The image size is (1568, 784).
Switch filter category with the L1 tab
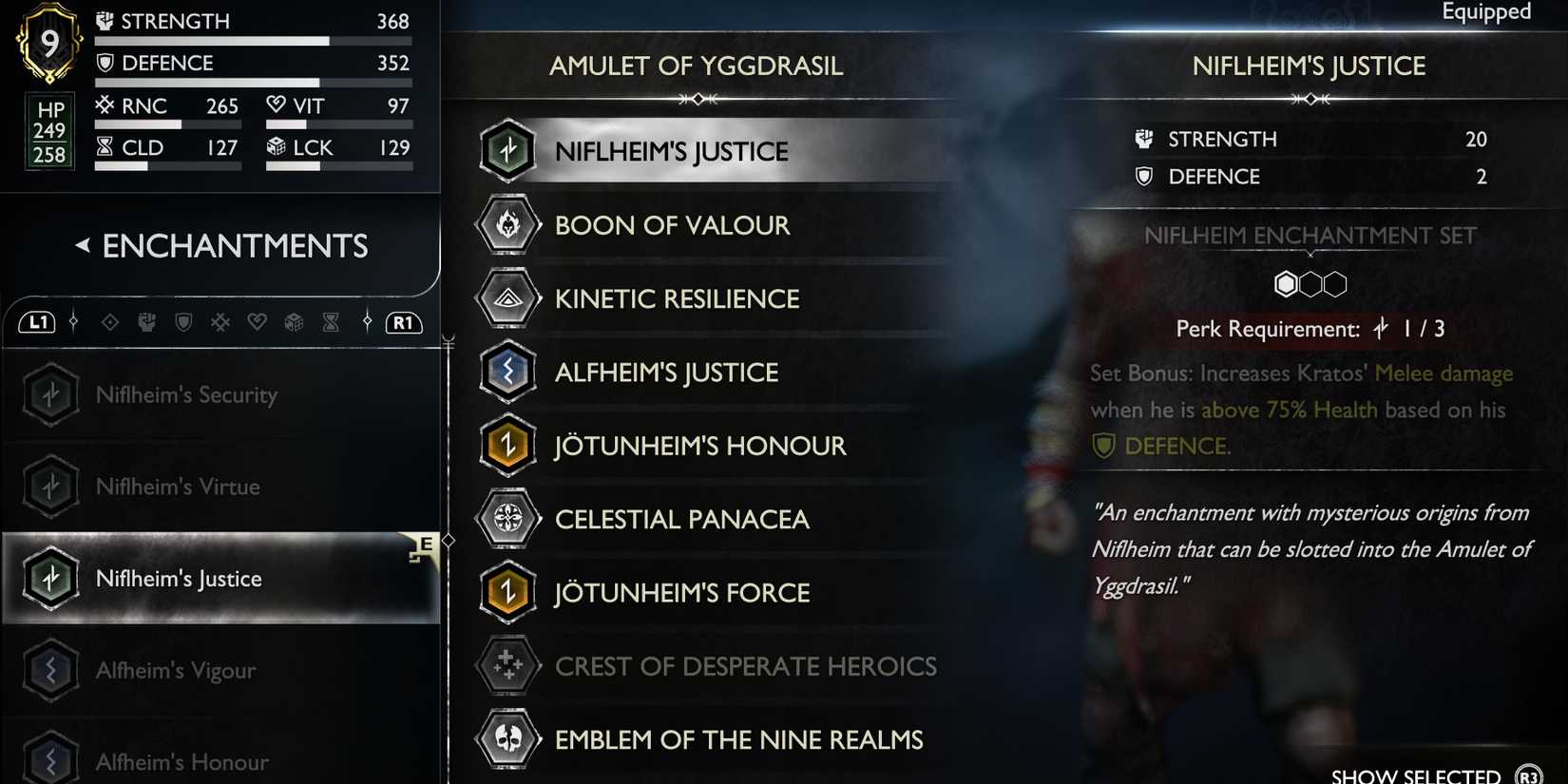[39, 322]
